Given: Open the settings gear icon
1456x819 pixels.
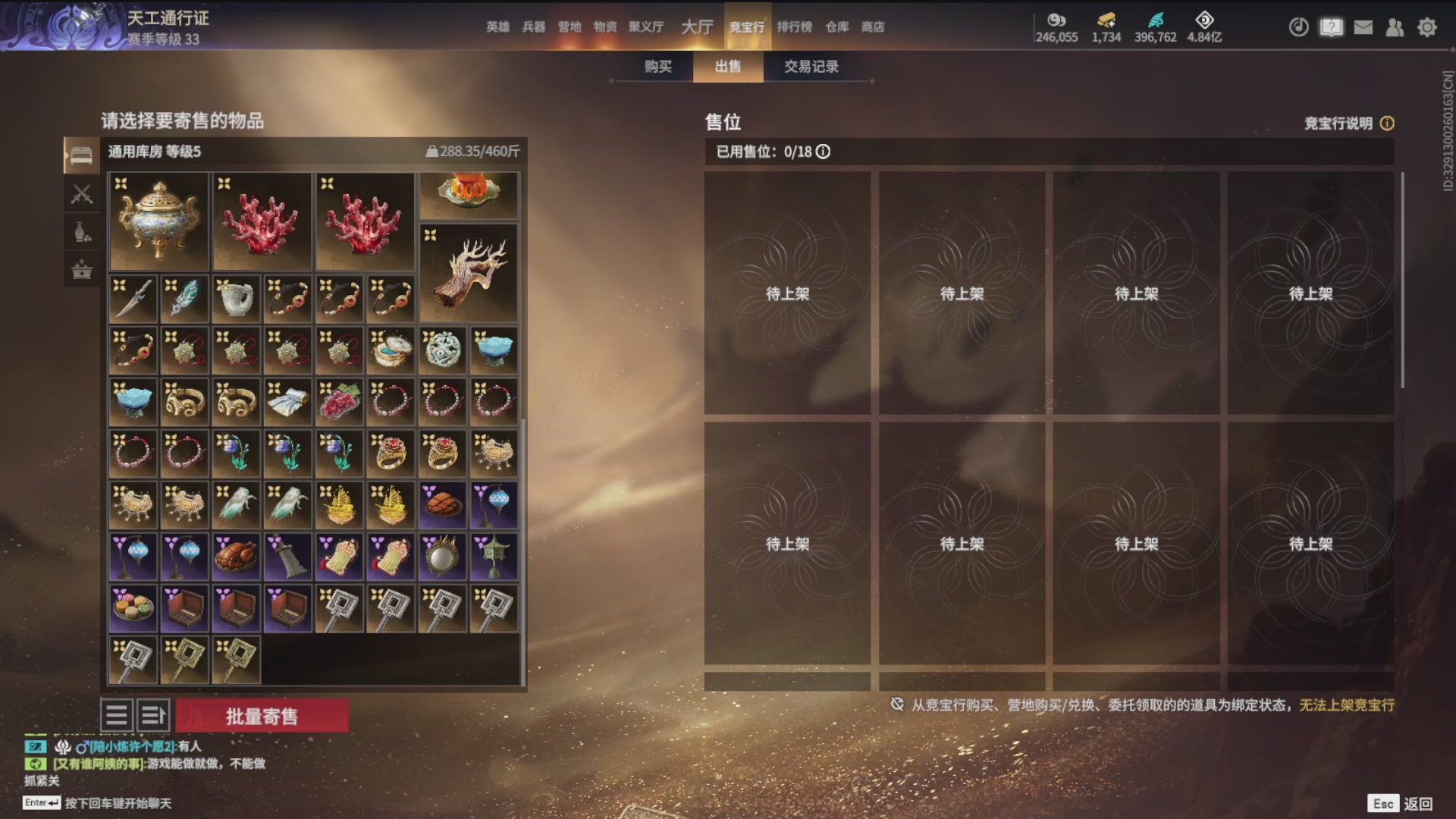Looking at the screenshot, I should coord(1426,27).
